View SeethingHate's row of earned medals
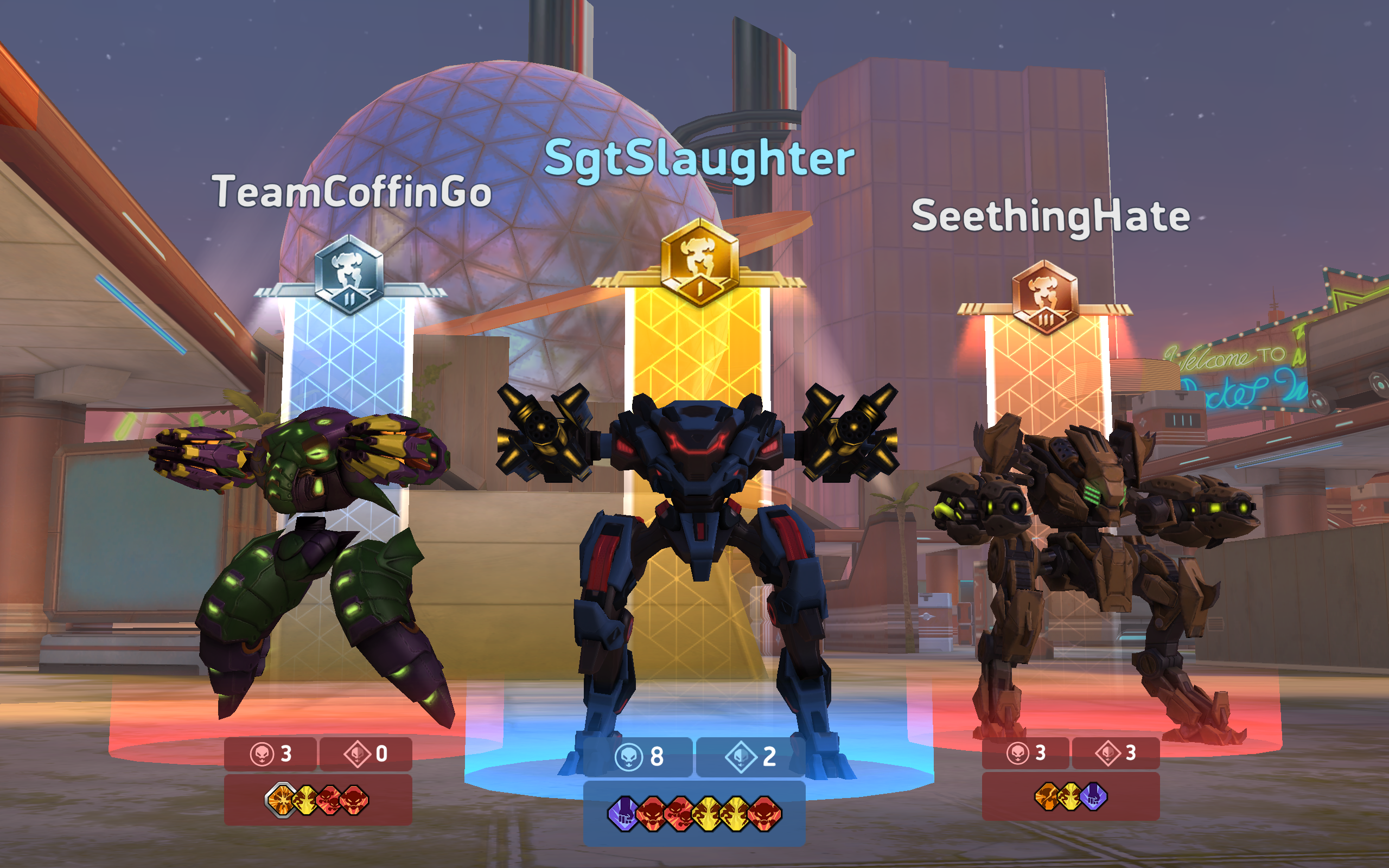This screenshot has height=868, width=1389. (1071, 797)
